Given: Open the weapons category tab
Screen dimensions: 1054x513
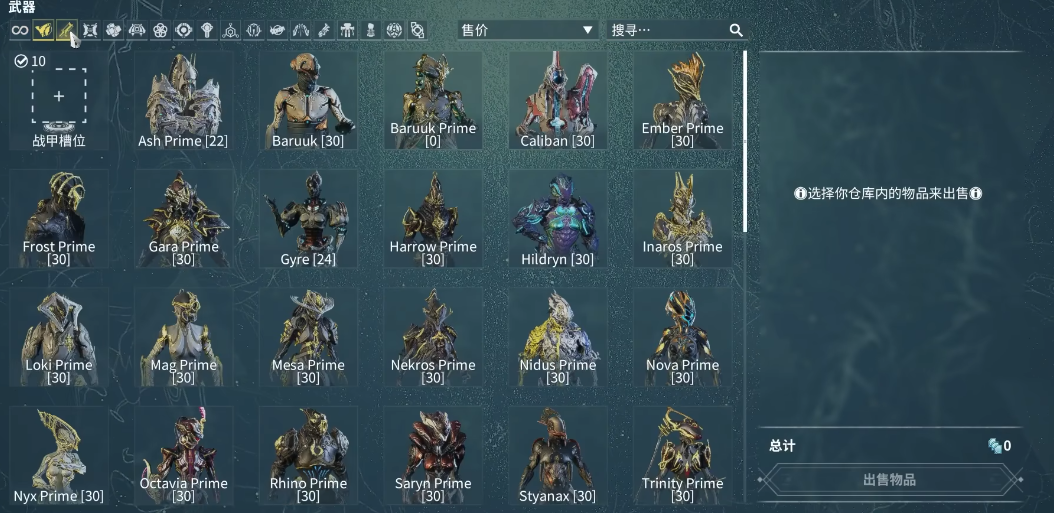Looking at the screenshot, I should (67, 30).
